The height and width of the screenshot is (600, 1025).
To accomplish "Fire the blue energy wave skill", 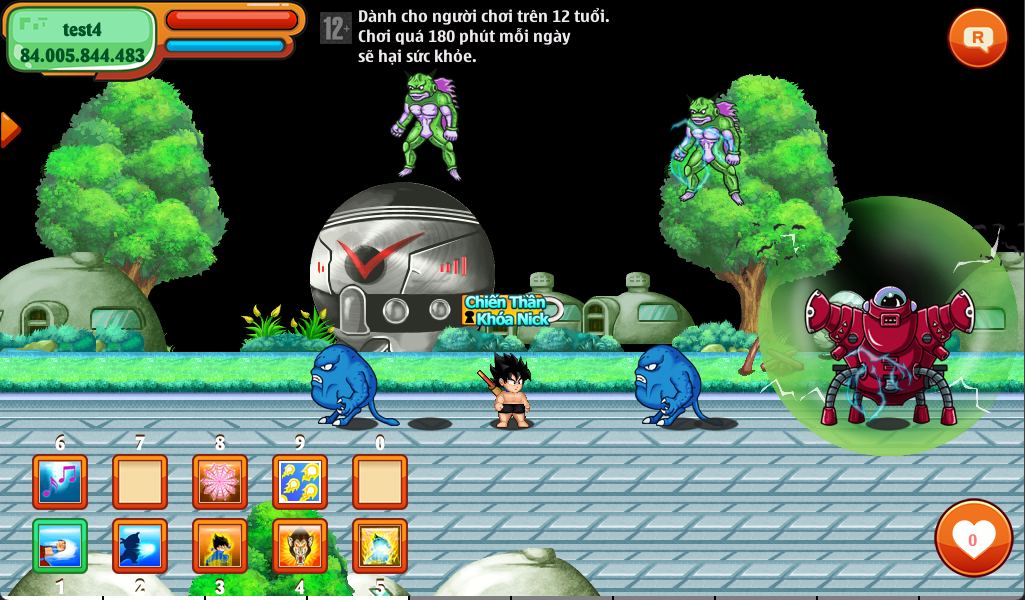I will point(140,546).
